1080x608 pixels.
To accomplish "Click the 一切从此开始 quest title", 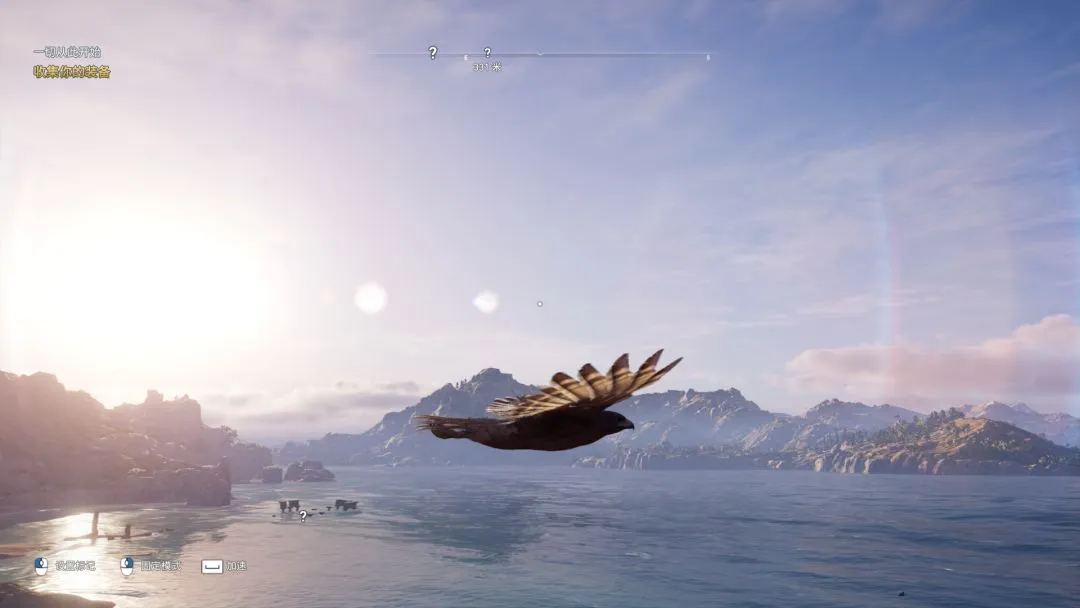I will (x=67, y=52).
